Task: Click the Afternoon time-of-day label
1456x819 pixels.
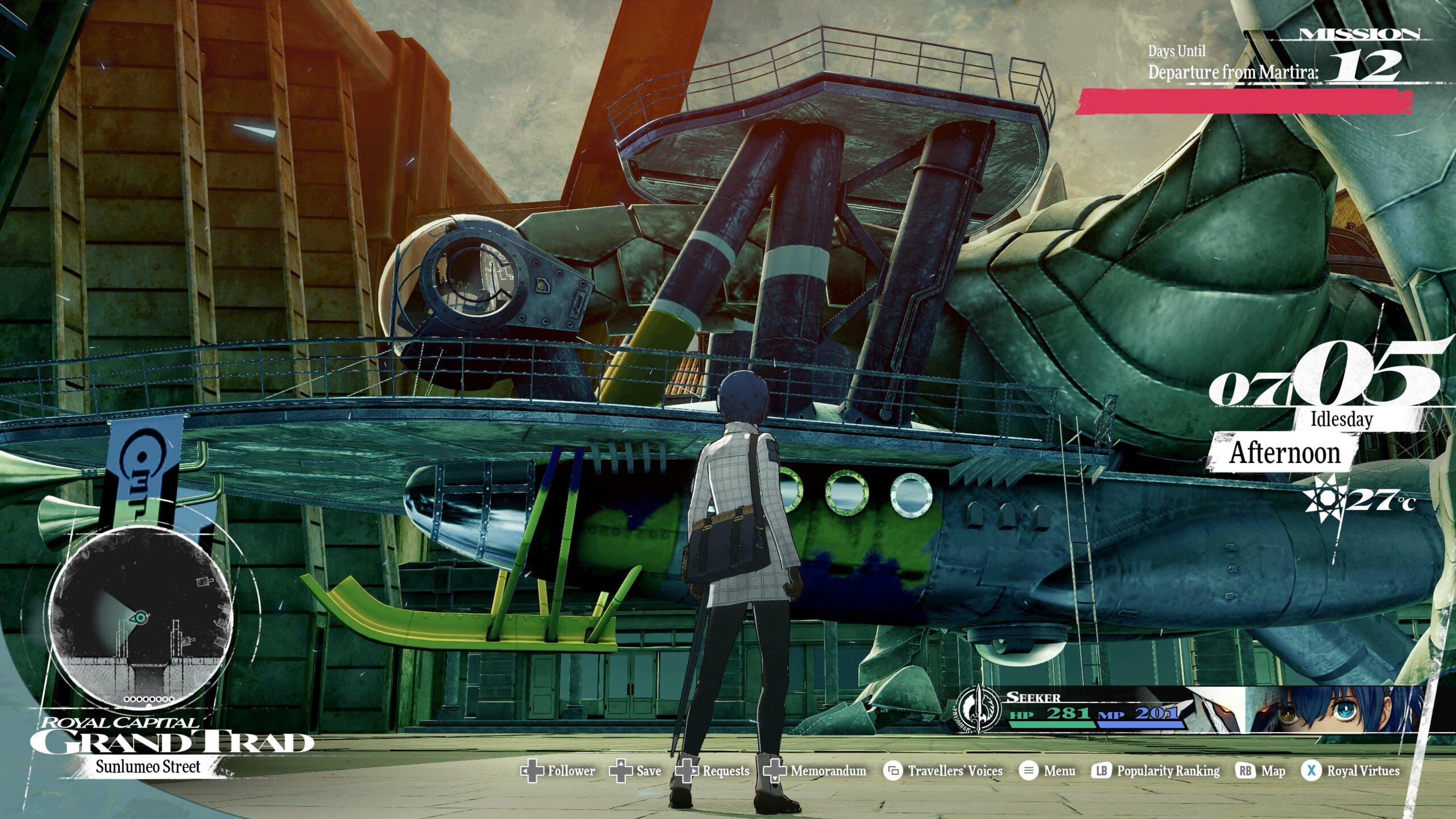Action: [1285, 453]
